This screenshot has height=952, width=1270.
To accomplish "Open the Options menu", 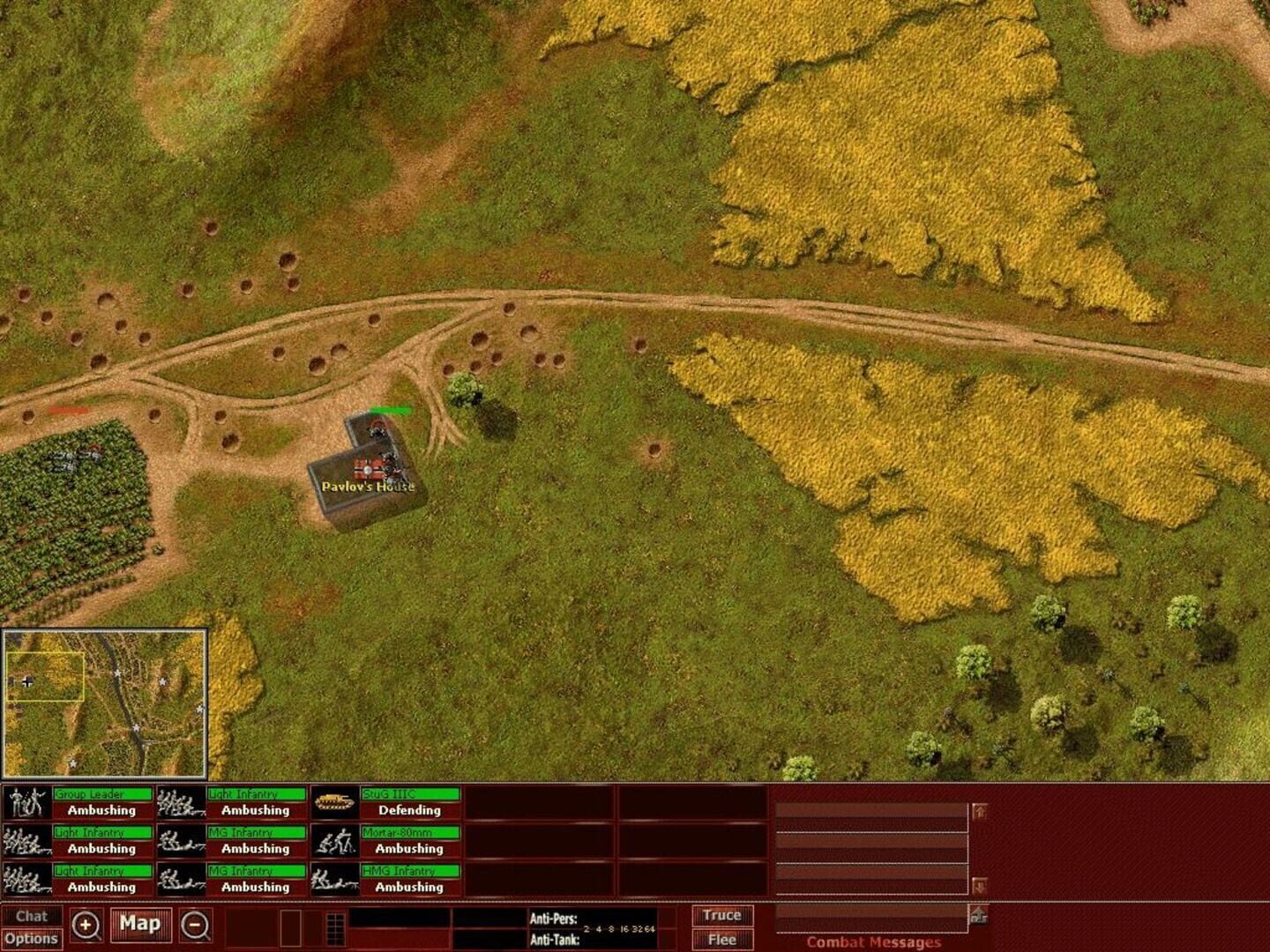I will (32, 939).
